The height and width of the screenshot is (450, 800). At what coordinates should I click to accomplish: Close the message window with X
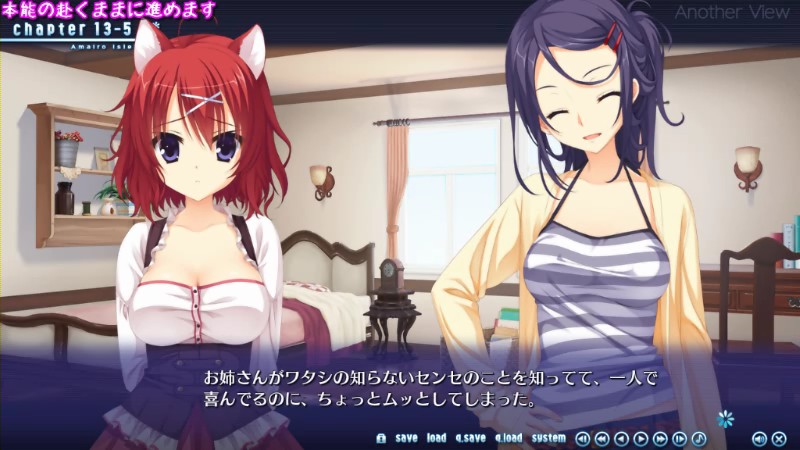[x=779, y=438]
